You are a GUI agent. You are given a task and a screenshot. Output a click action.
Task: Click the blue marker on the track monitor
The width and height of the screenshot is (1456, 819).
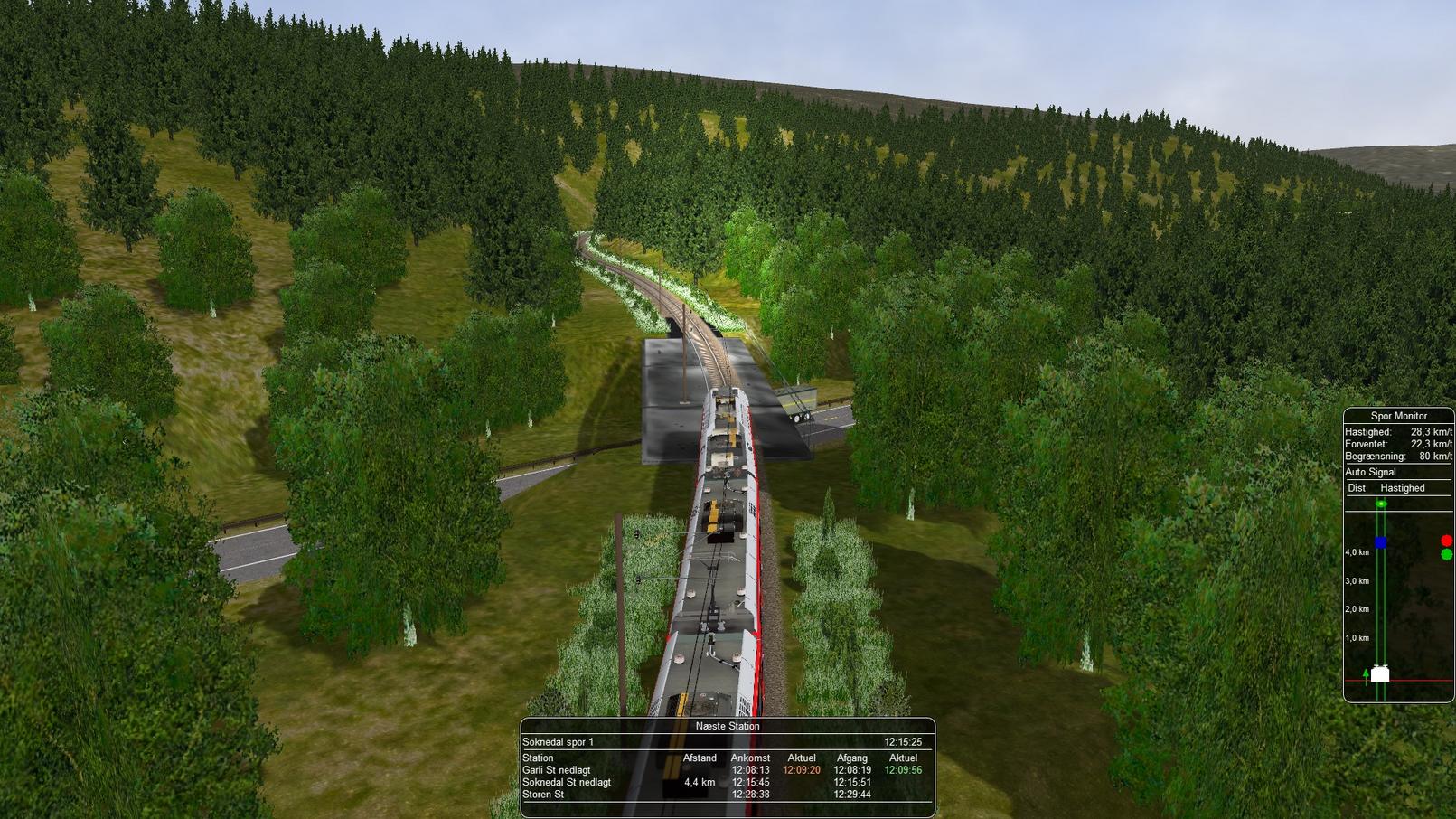(1380, 542)
